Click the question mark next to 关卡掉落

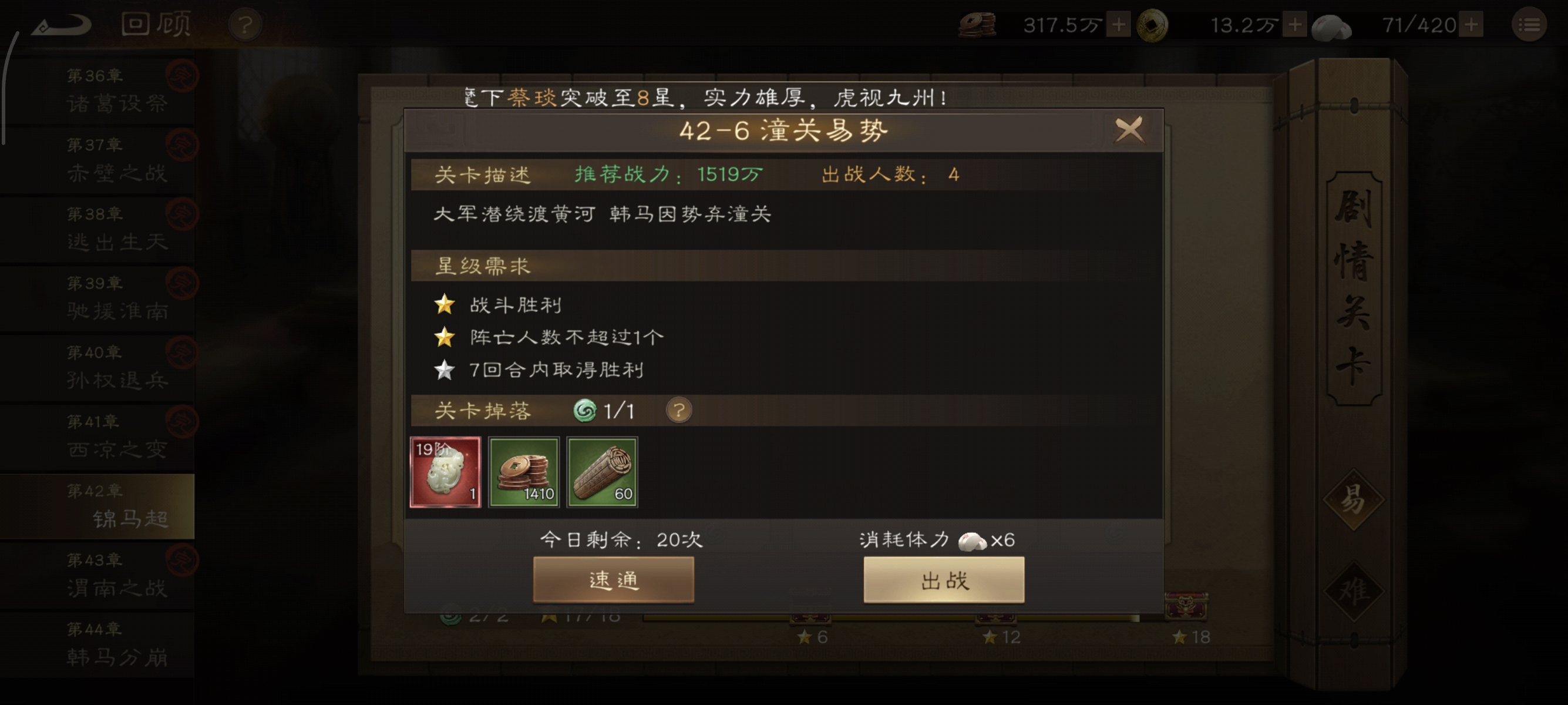[681, 410]
